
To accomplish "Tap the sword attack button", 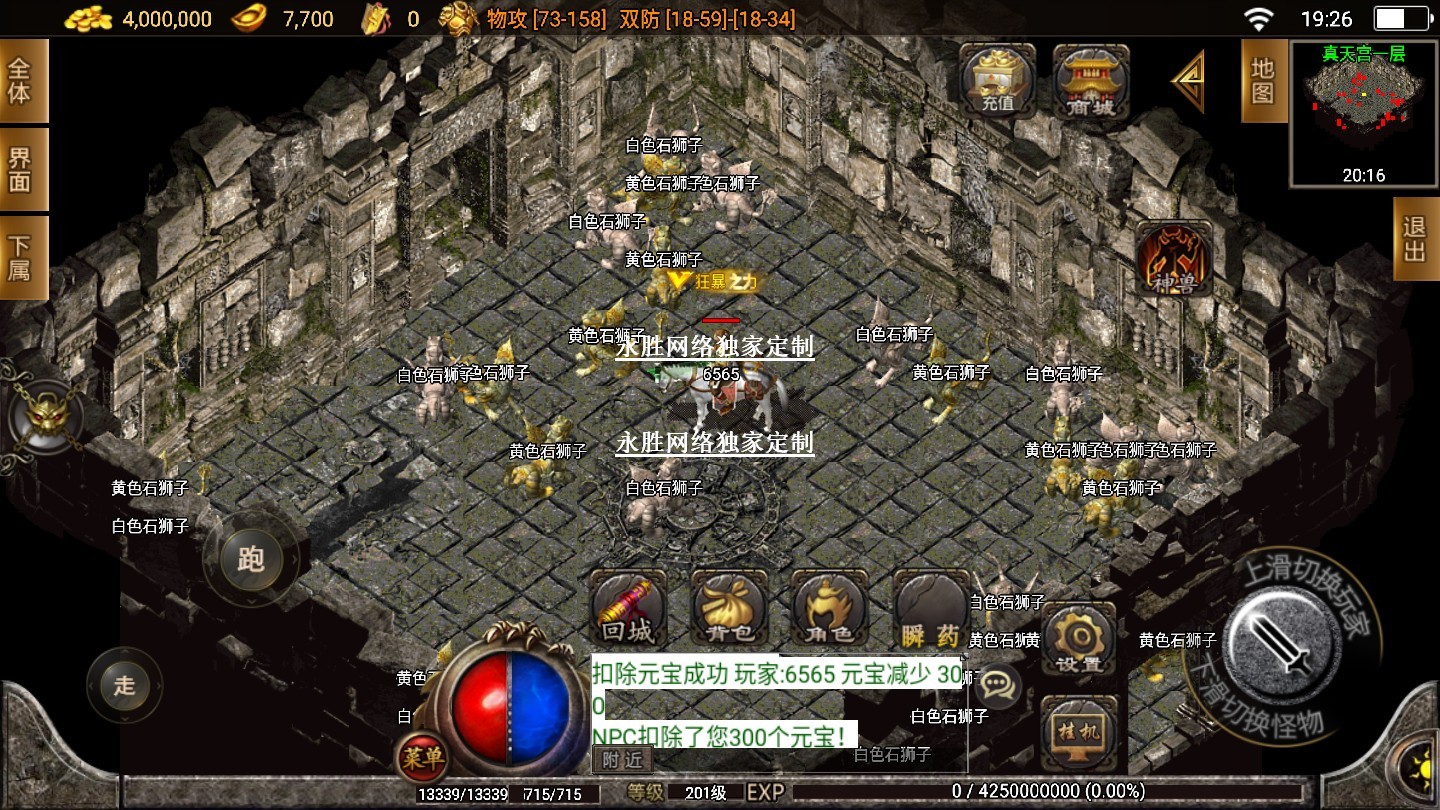I will (x=1283, y=640).
